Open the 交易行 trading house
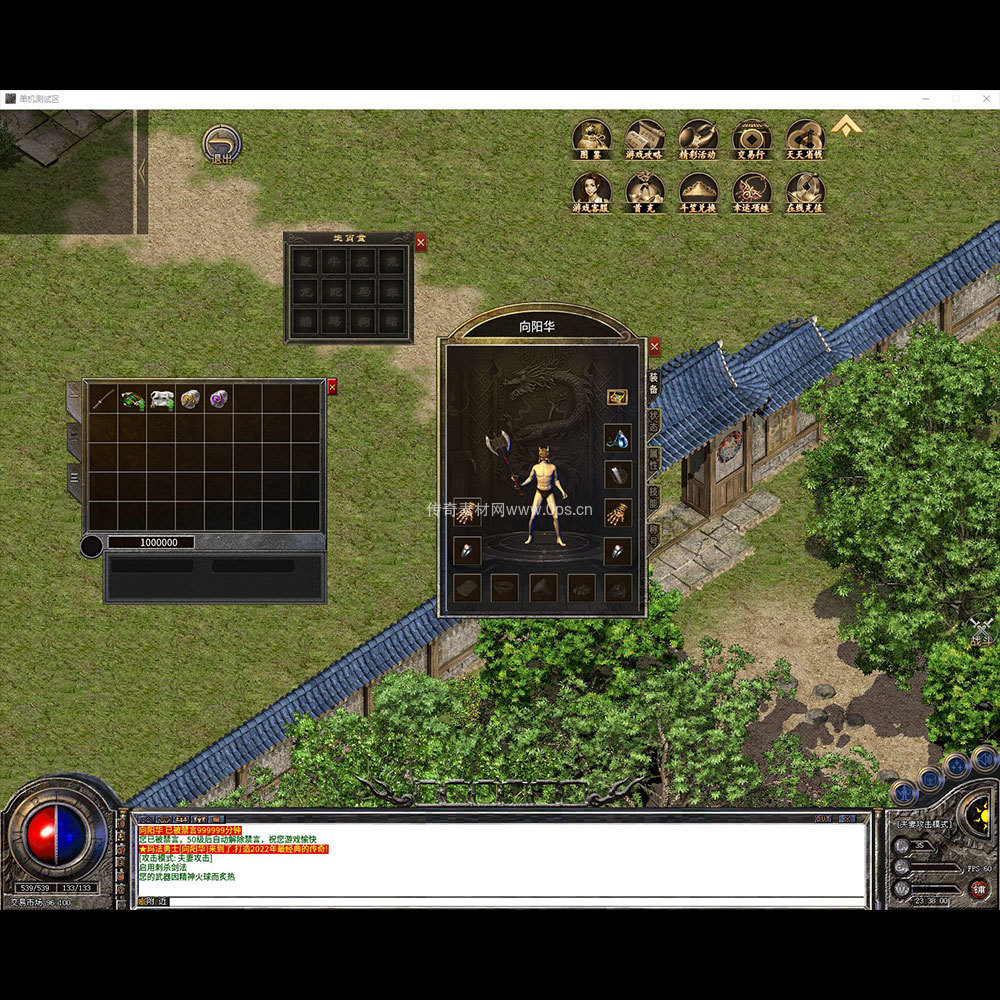 coord(752,140)
